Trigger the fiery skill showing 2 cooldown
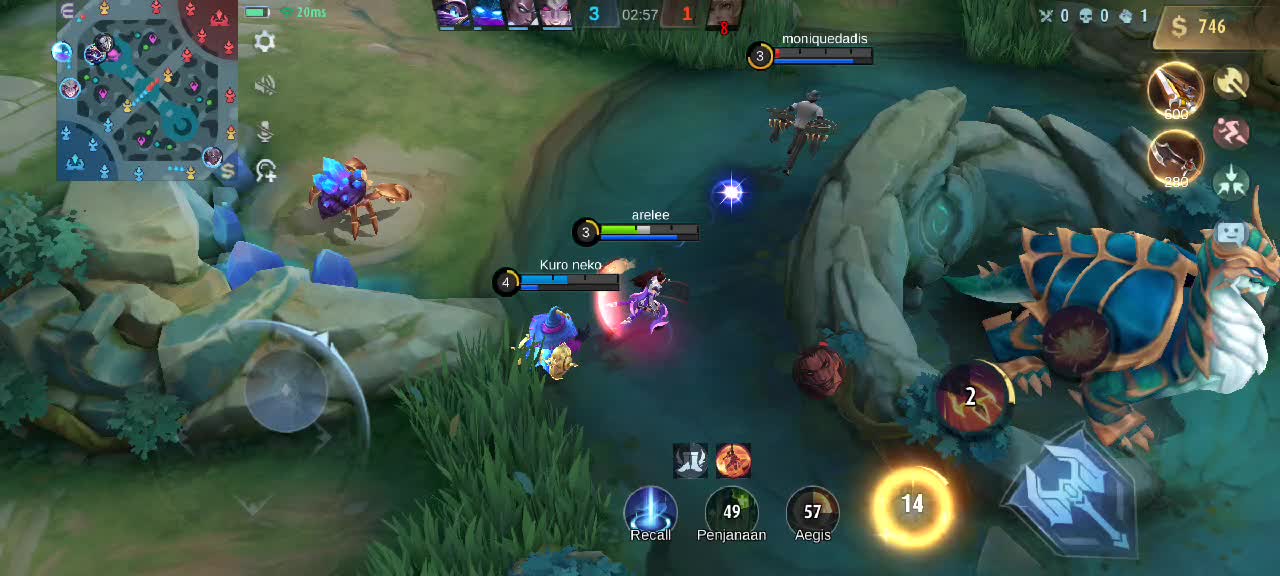Viewport: 1280px width, 576px height. coord(971,397)
